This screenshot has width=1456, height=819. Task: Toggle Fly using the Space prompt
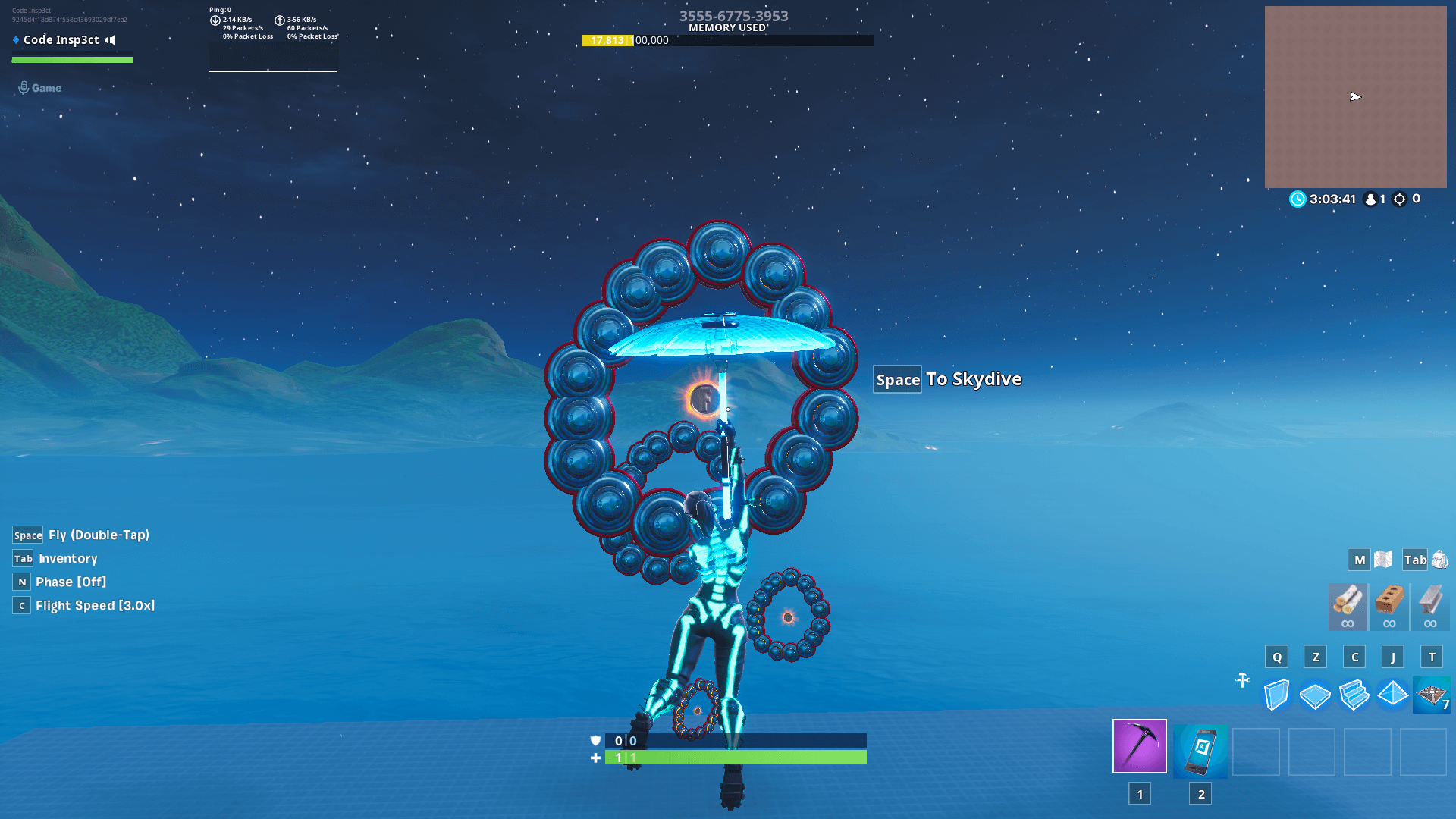27,535
